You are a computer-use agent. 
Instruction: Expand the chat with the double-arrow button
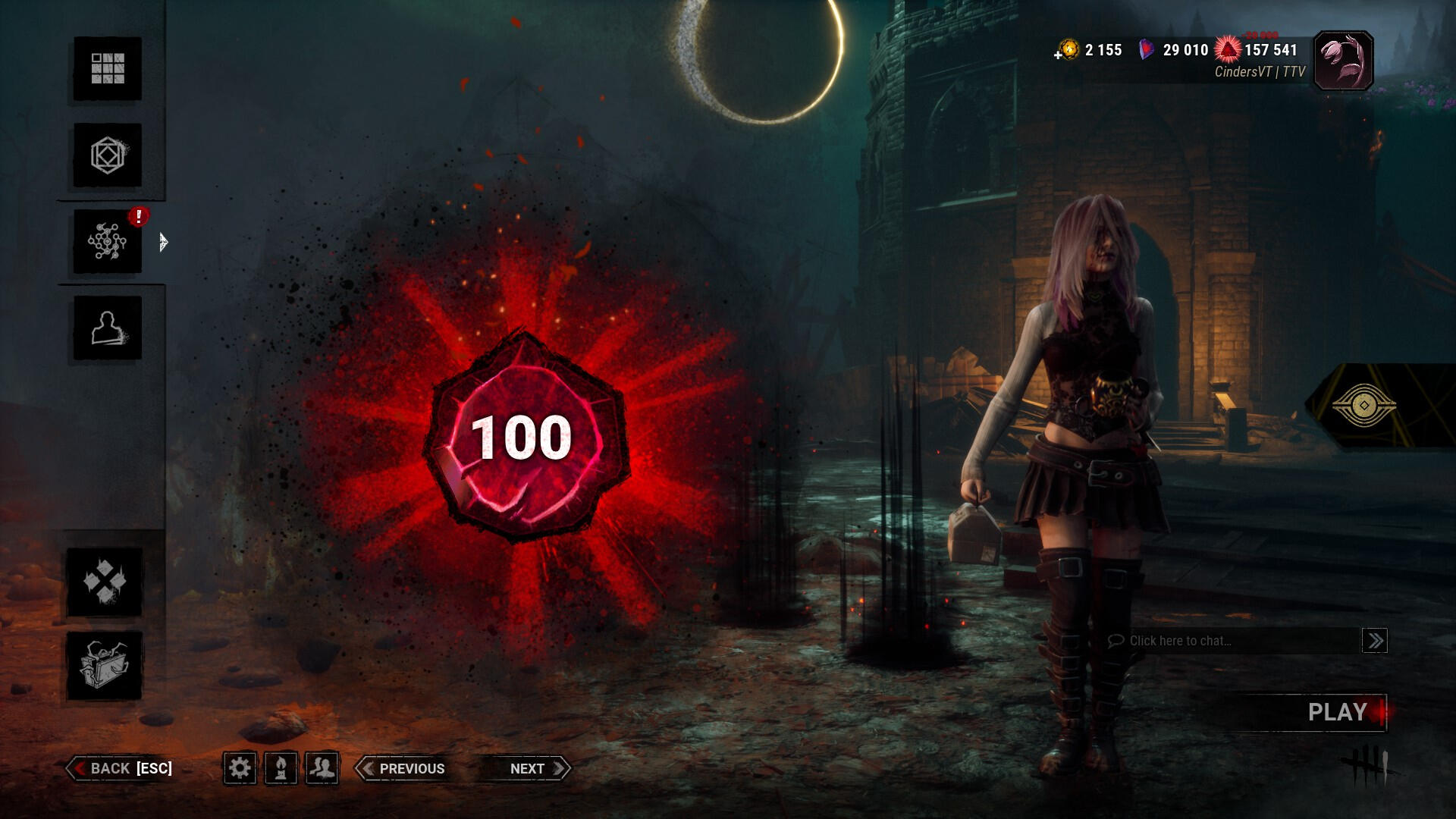[1374, 641]
